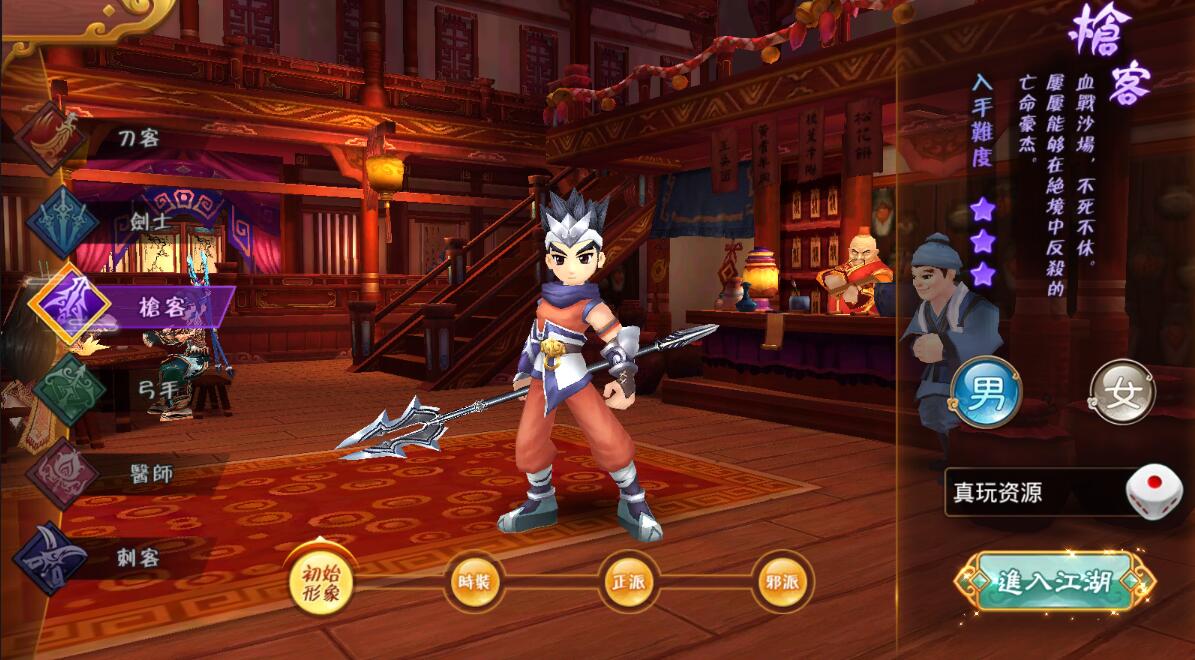This screenshot has height=660, width=1195.
Task: Switch to the female 女 gender
Action: click(1122, 391)
